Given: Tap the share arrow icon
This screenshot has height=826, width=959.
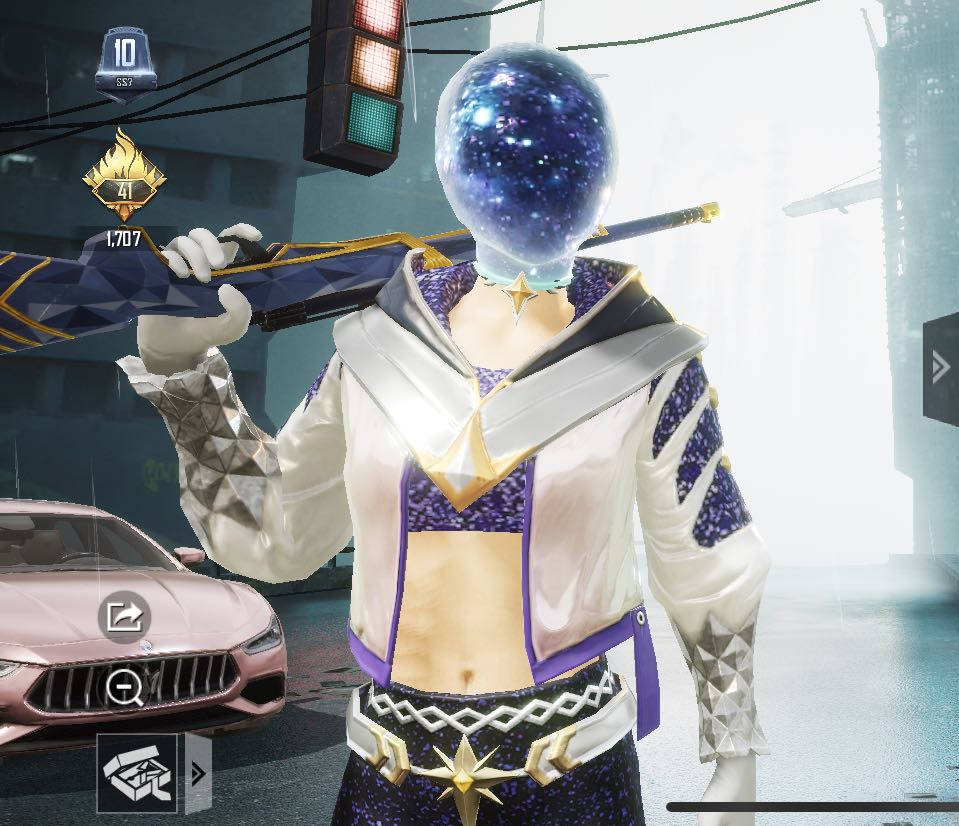Looking at the screenshot, I should pyautogui.click(x=124, y=615).
